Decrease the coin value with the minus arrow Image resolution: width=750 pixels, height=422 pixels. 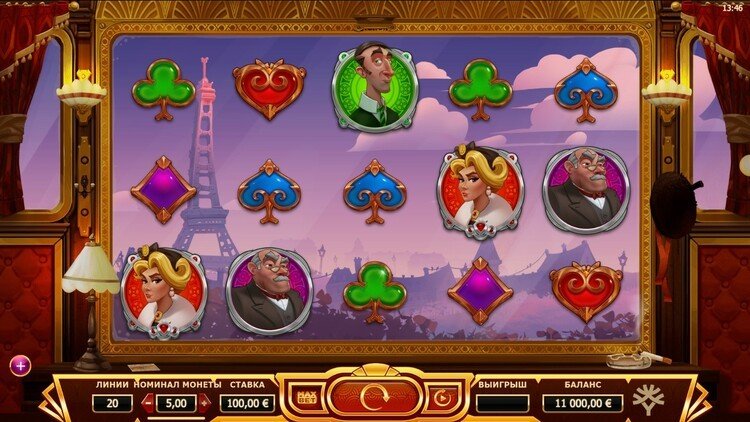[147, 403]
